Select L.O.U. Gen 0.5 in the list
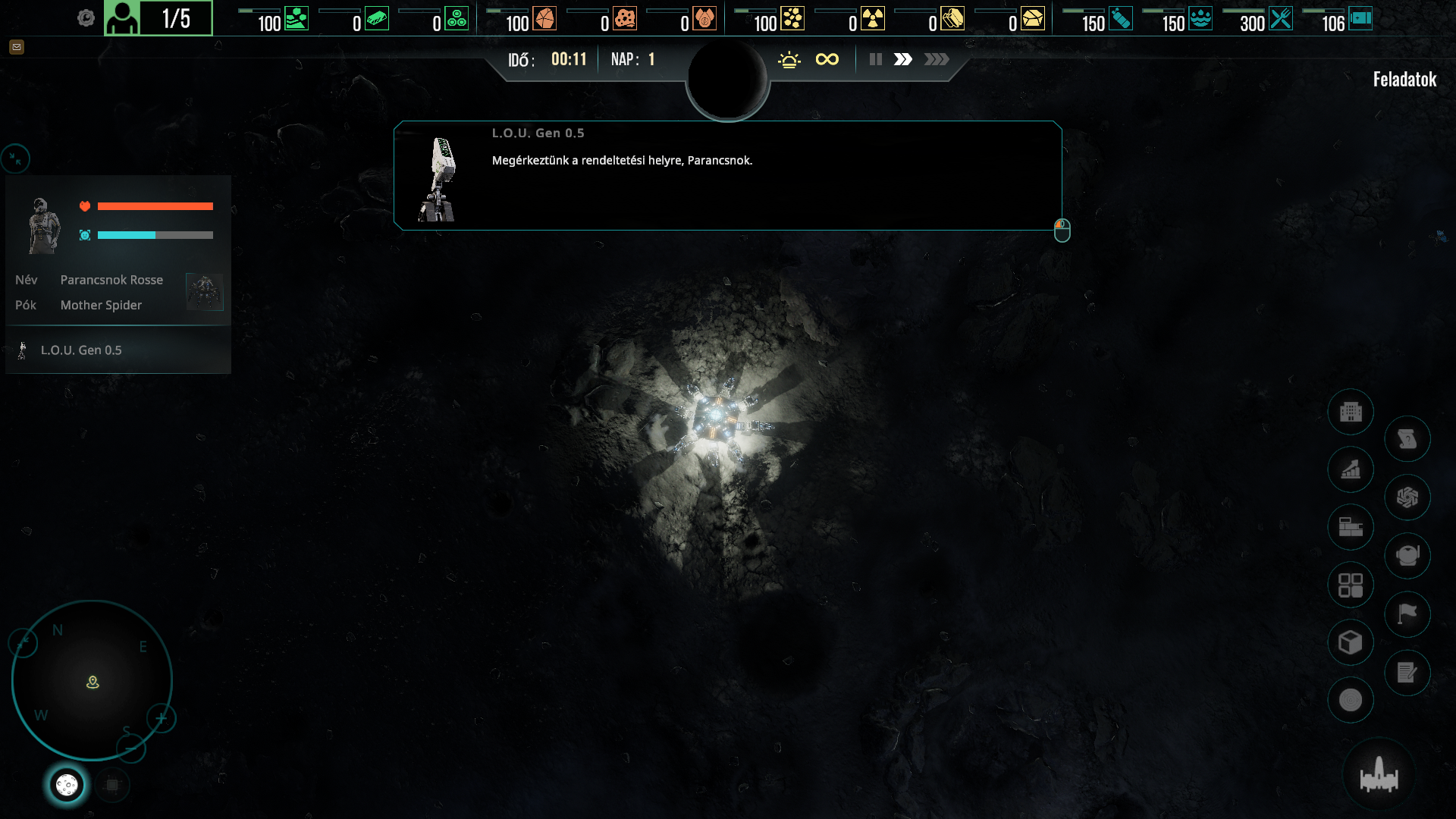Viewport: 1456px width, 819px height. coord(81,350)
